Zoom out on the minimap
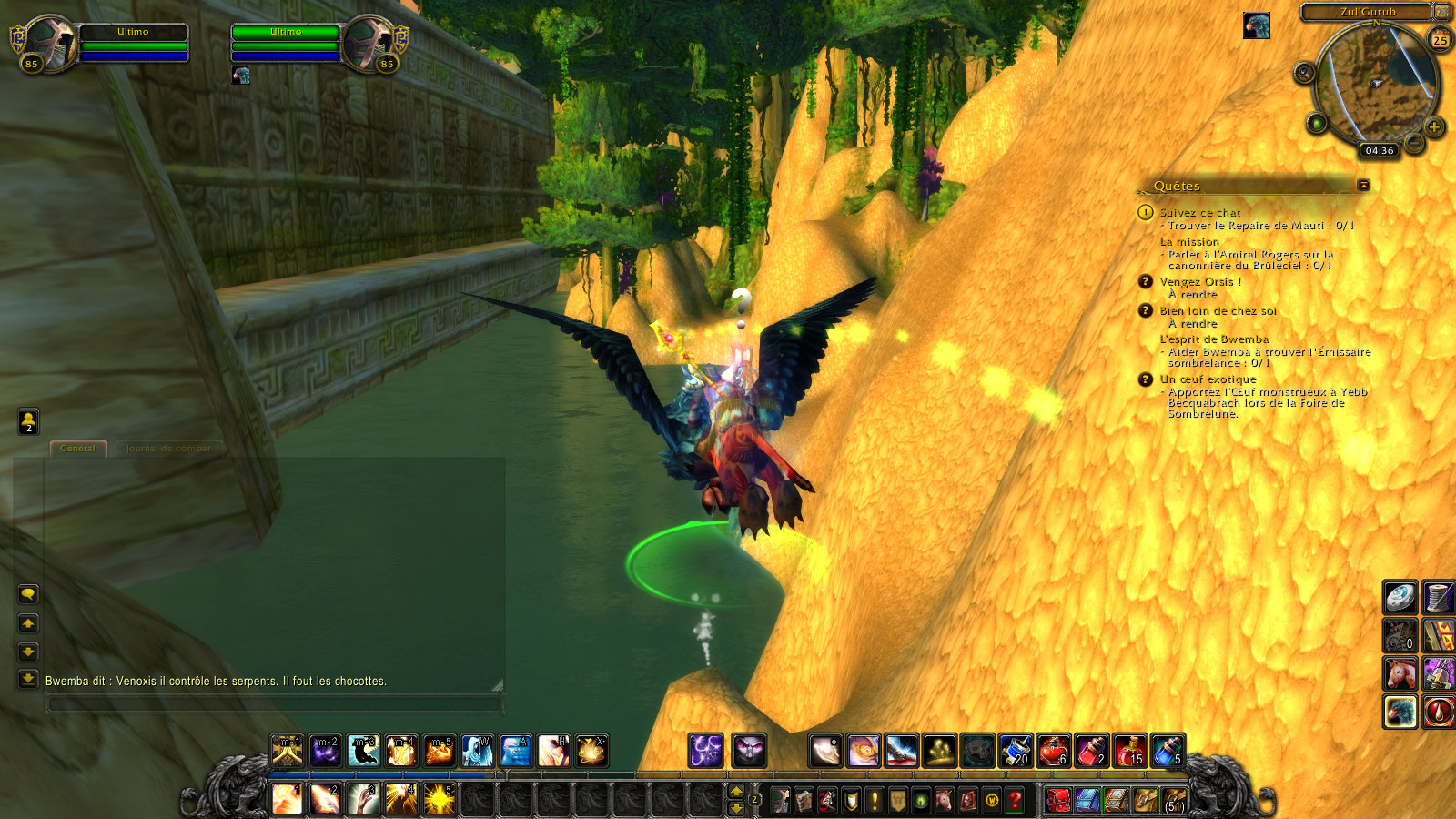Screen dimensions: 1456x819 click(x=1413, y=144)
